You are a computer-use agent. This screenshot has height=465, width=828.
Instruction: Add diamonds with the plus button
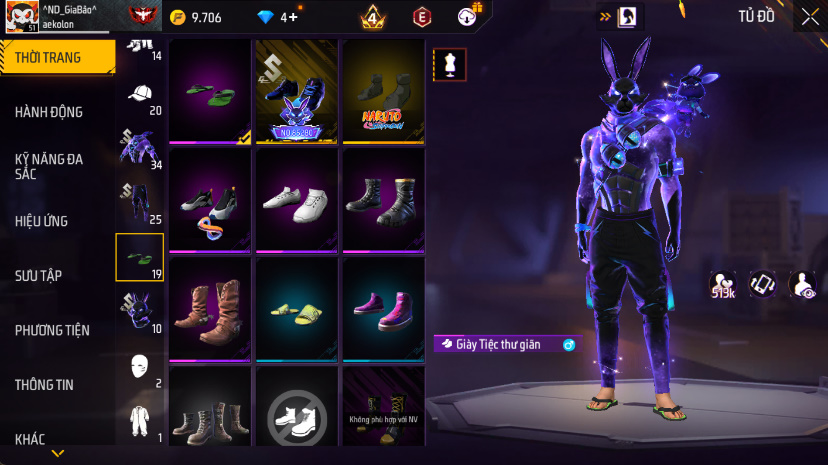coord(291,17)
